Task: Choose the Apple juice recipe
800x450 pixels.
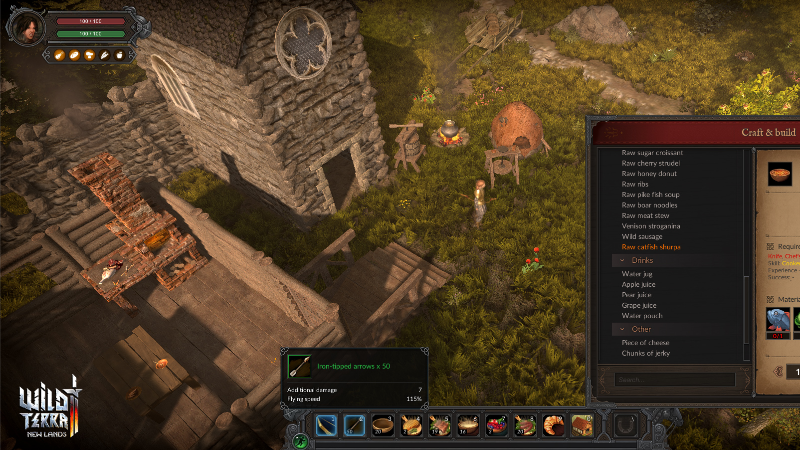Action: (x=640, y=284)
